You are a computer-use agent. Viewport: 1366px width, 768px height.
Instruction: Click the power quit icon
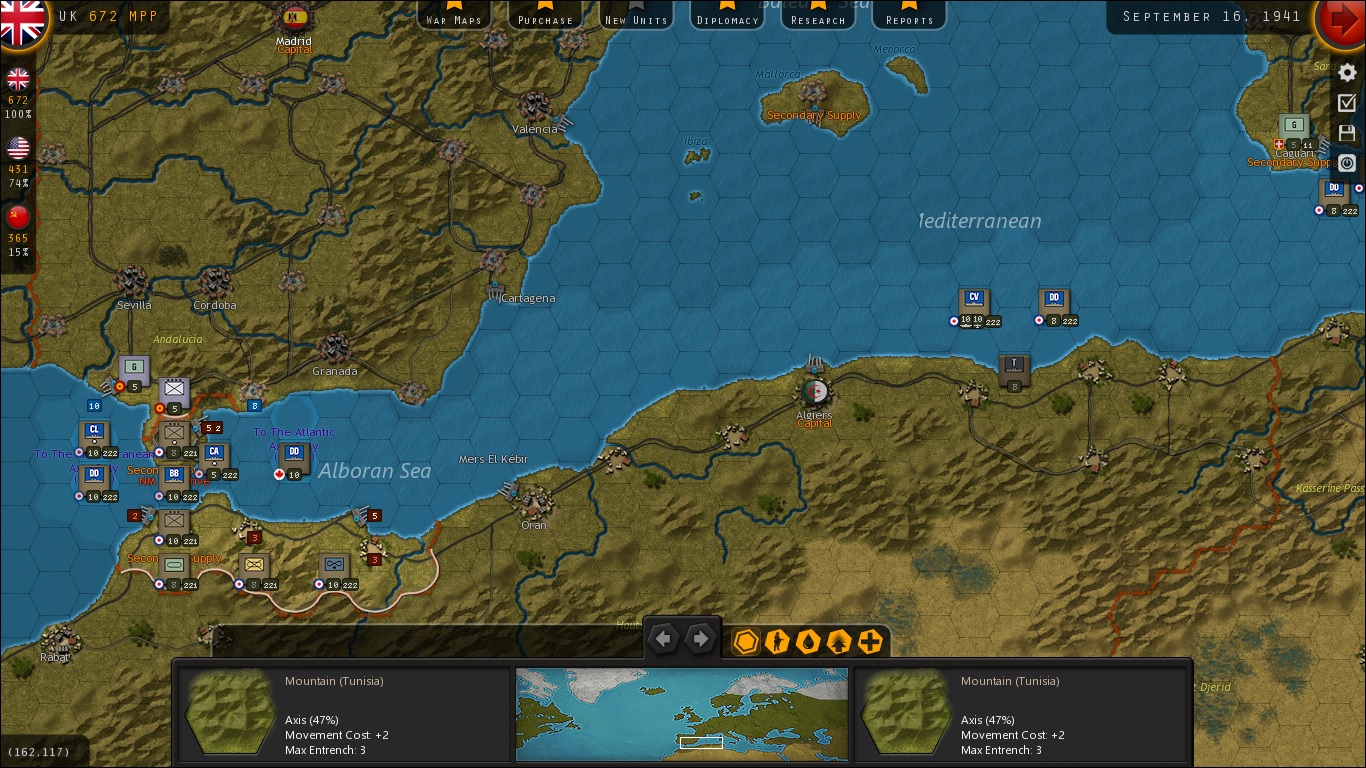1347,162
